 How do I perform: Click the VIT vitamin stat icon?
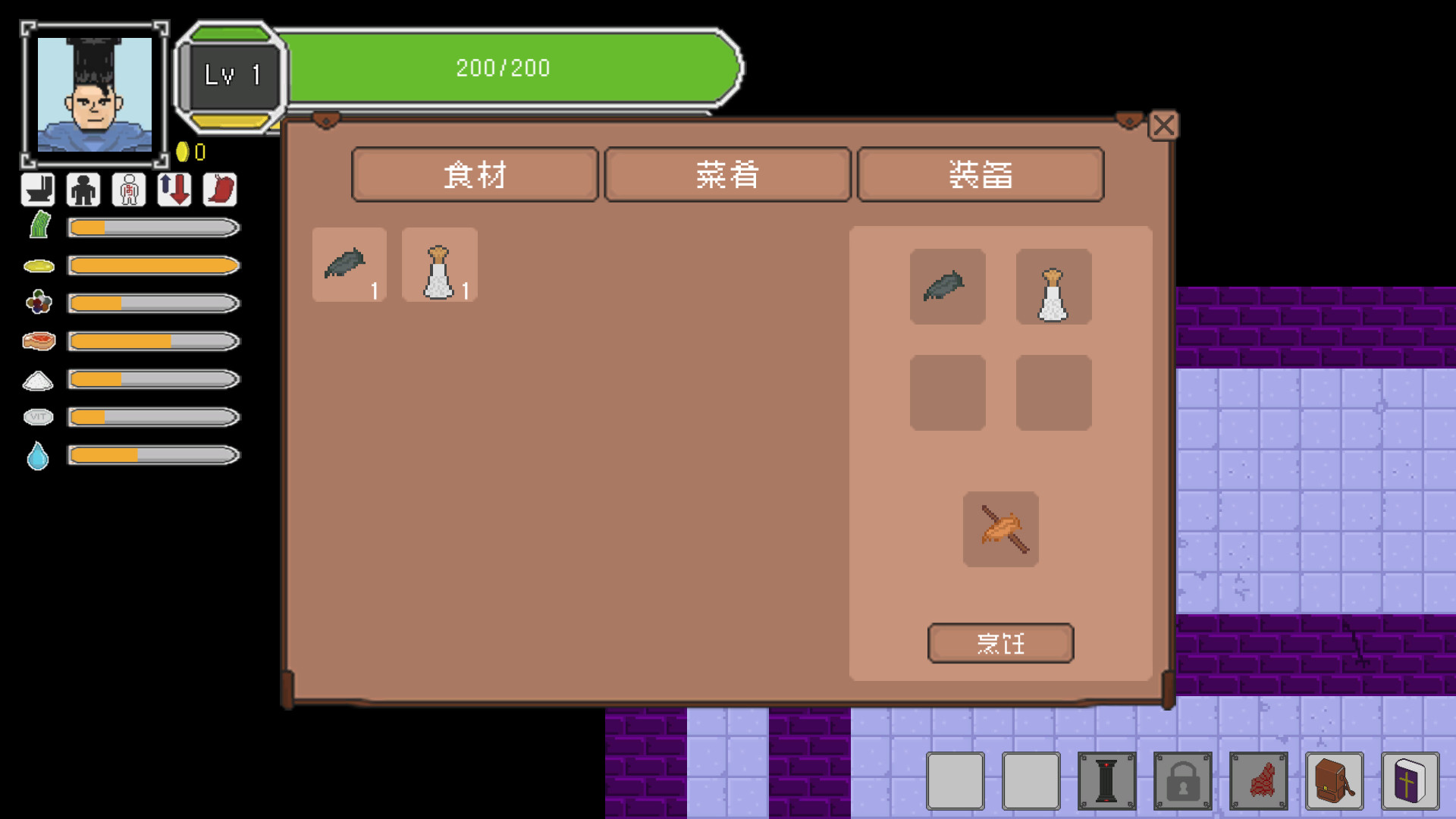click(37, 417)
